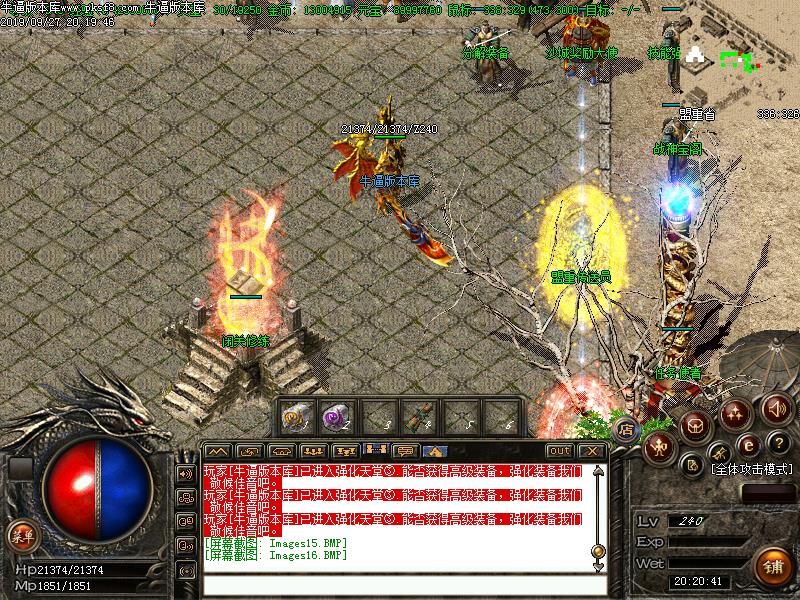Click the round 'e' button
Image resolution: width=800 pixels, height=600 pixels.
tap(748, 444)
